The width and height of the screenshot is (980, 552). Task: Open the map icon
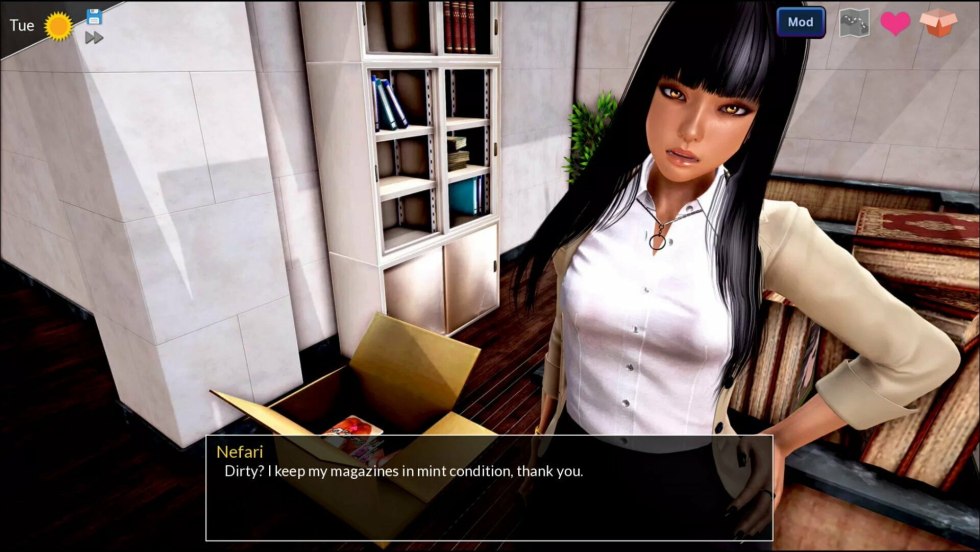coord(853,22)
